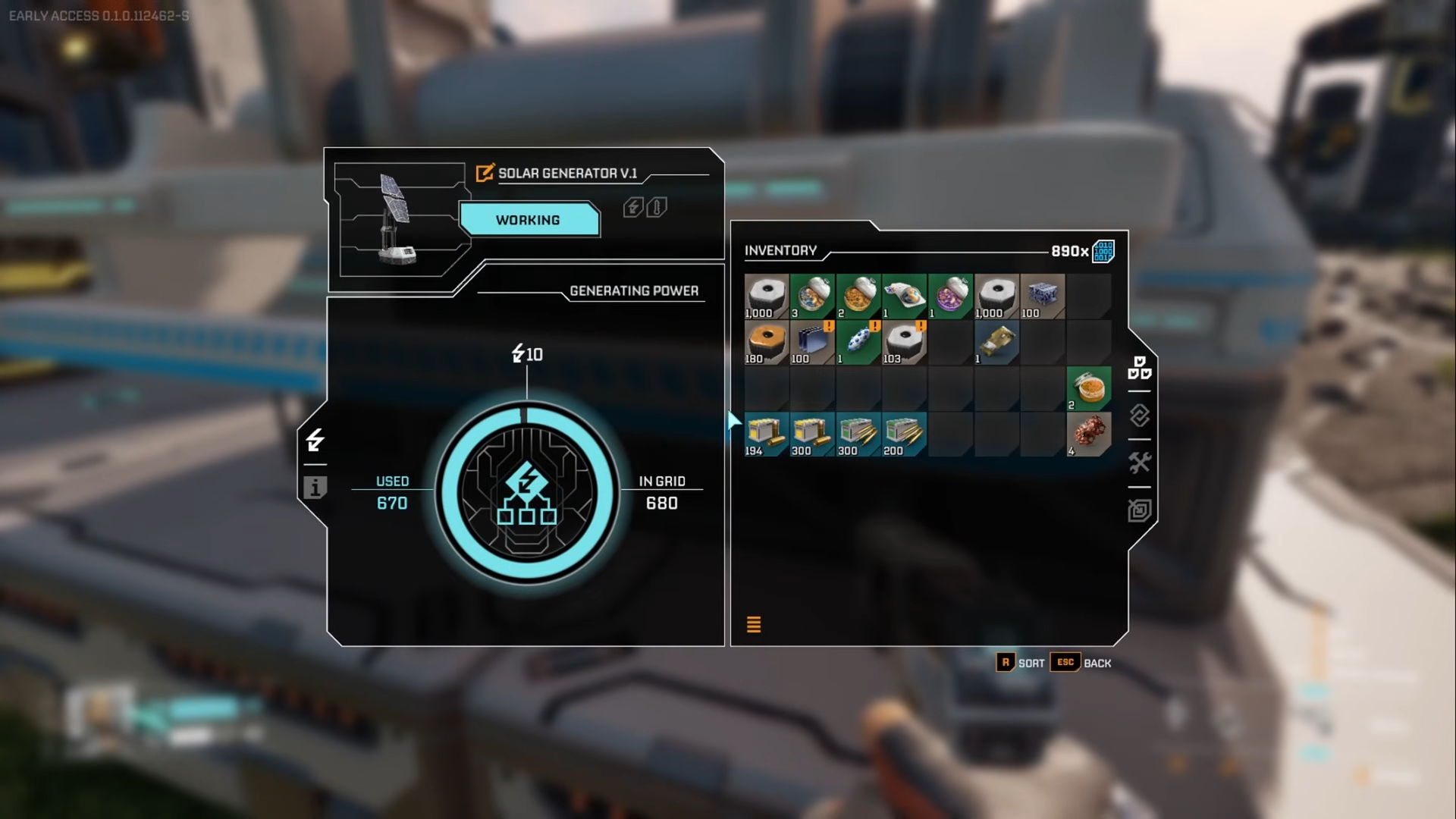The image size is (1456, 819).
Task: Select the orange hexagonal ingot stack of 180
Action: coord(767,342)
